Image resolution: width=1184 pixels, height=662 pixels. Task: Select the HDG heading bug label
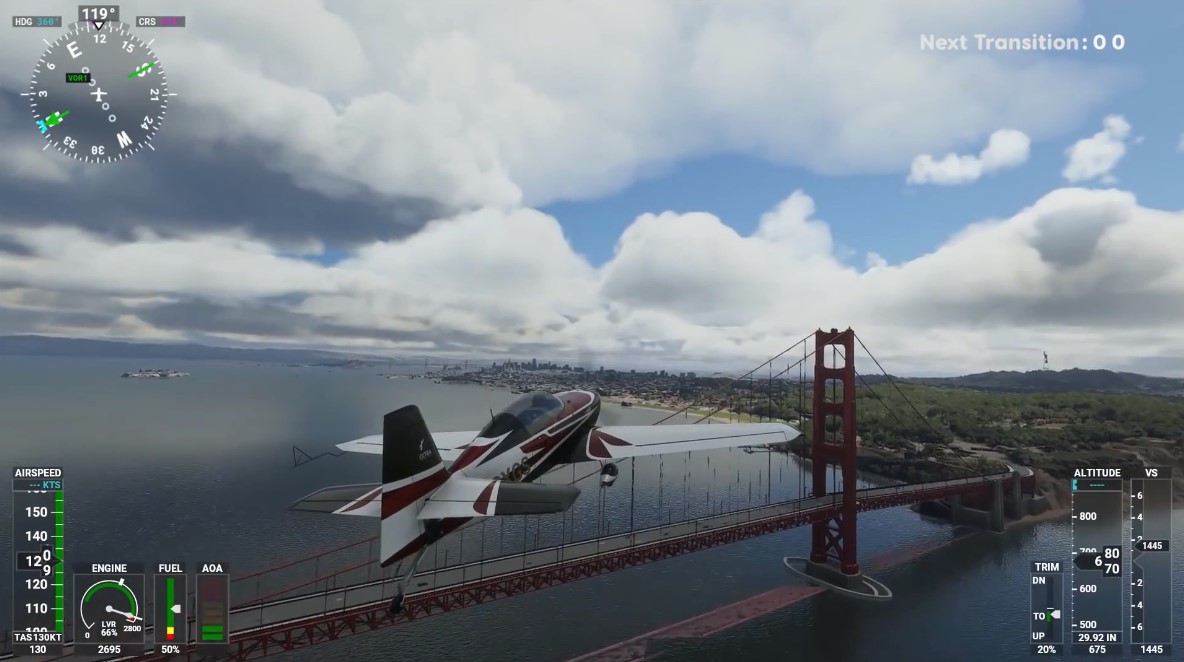(37, 21)
